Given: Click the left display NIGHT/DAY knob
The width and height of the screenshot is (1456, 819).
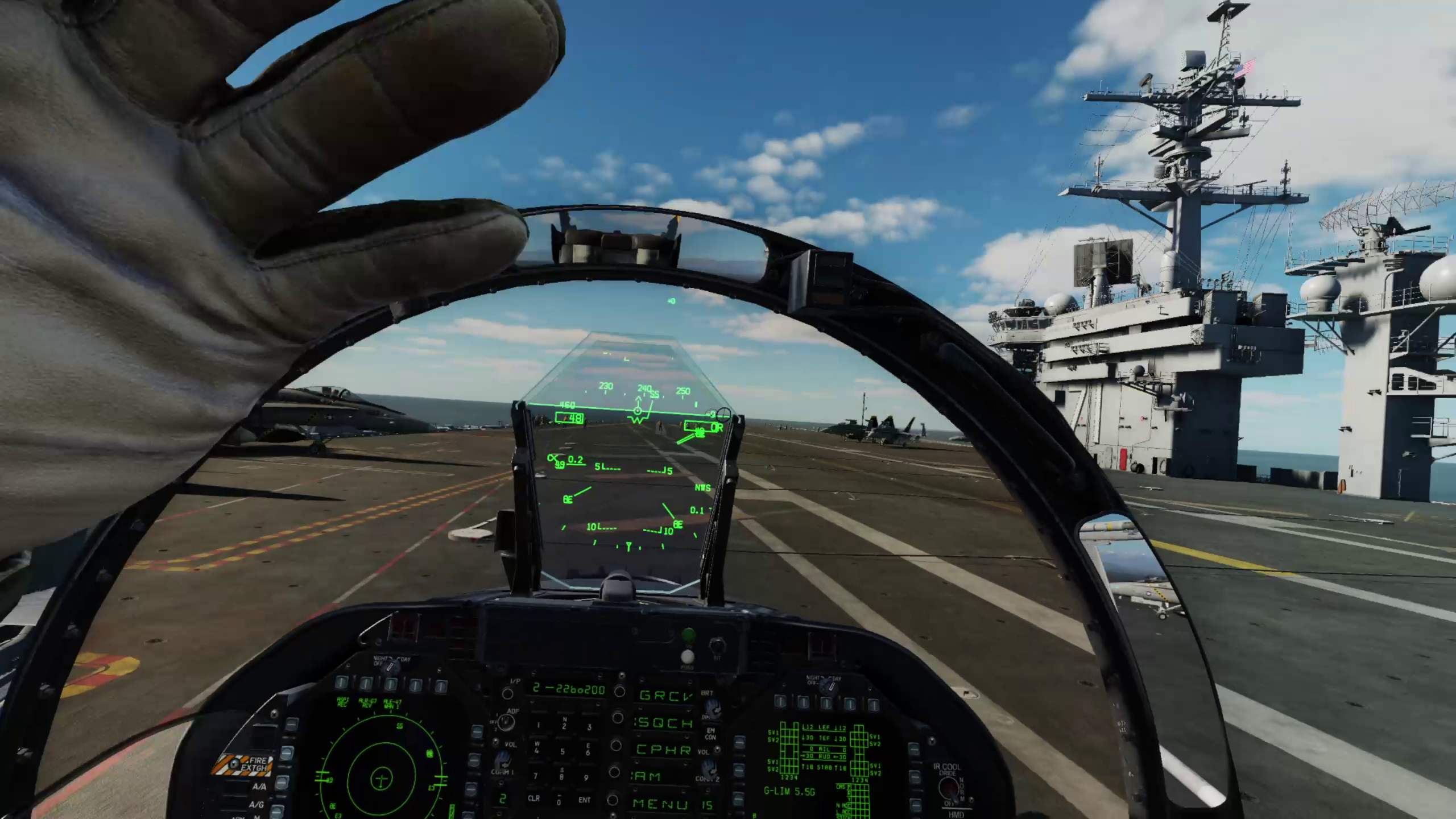Looking at the screenshot, I should click(x=390, y=666).
